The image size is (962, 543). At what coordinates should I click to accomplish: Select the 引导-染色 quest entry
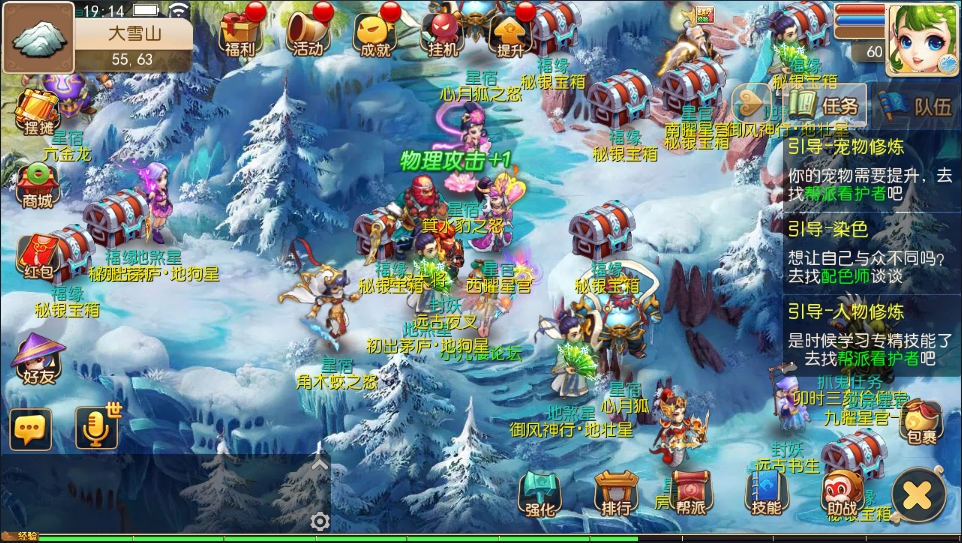(870, 254)
